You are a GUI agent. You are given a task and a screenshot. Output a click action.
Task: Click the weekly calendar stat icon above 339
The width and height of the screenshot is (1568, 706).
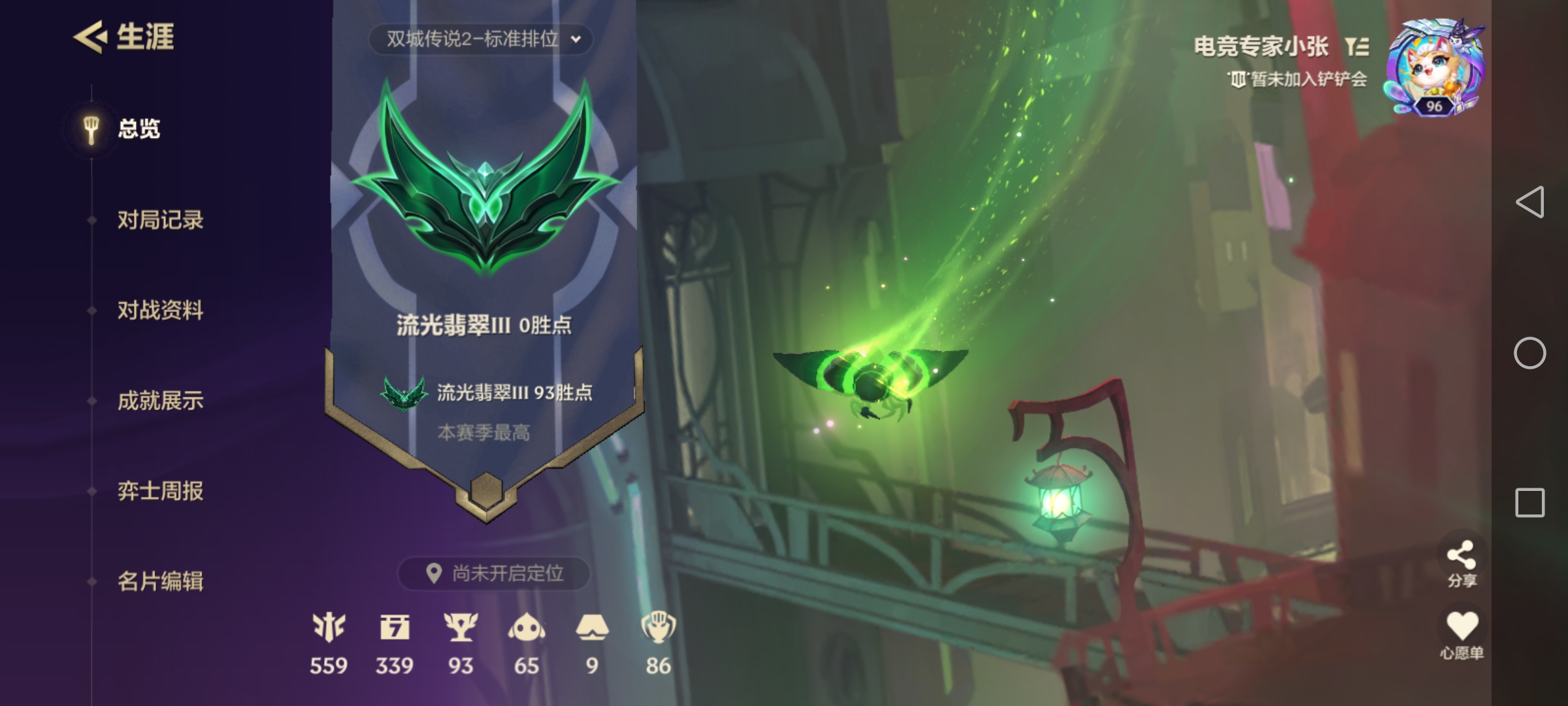(x=395, y=626)
